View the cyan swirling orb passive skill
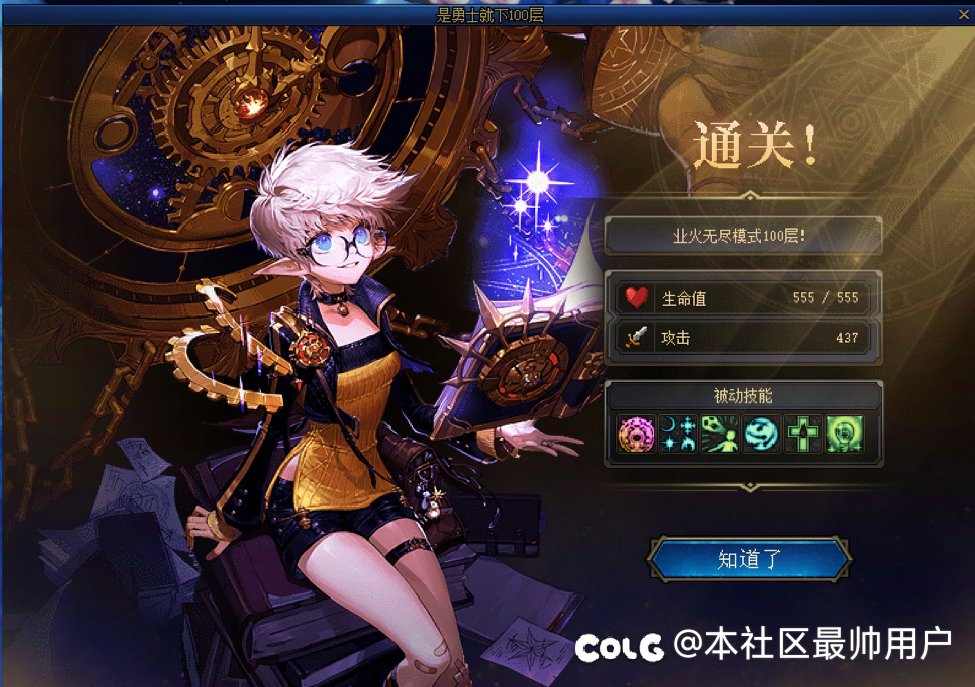This screenshot has width=975, height=687. (762, 434)
